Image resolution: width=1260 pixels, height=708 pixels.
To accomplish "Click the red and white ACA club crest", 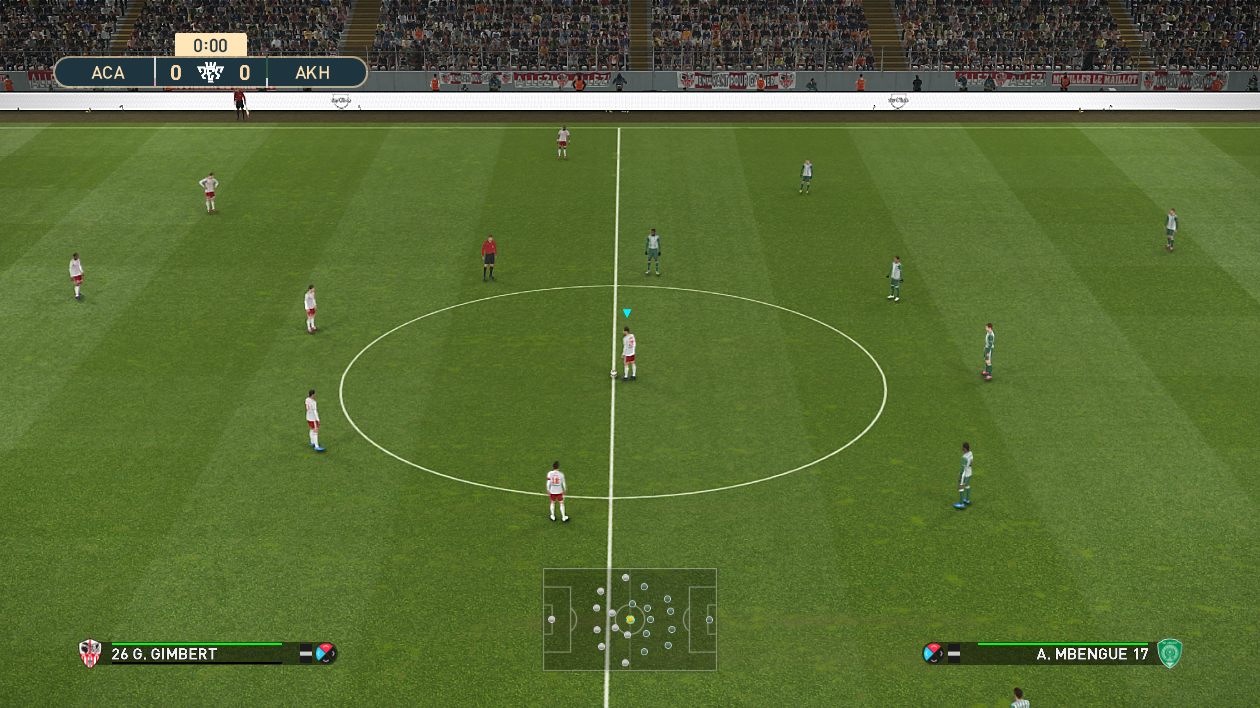I will point(90,653).
